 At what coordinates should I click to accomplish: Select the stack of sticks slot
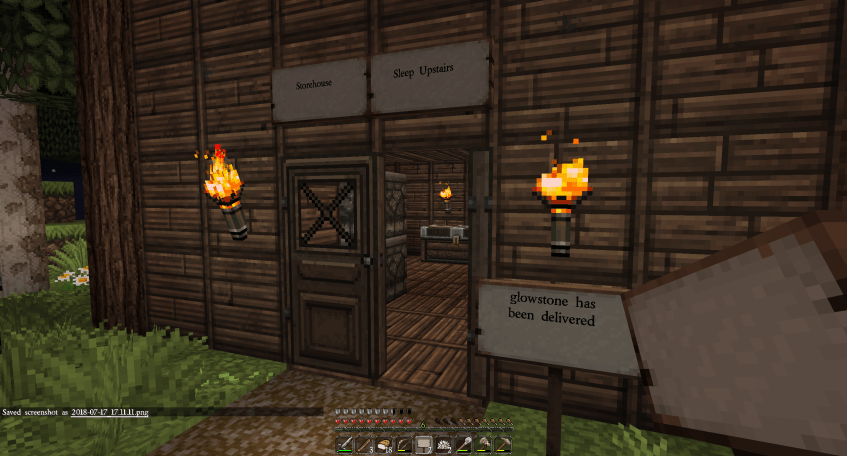click(x=364, y=444)
